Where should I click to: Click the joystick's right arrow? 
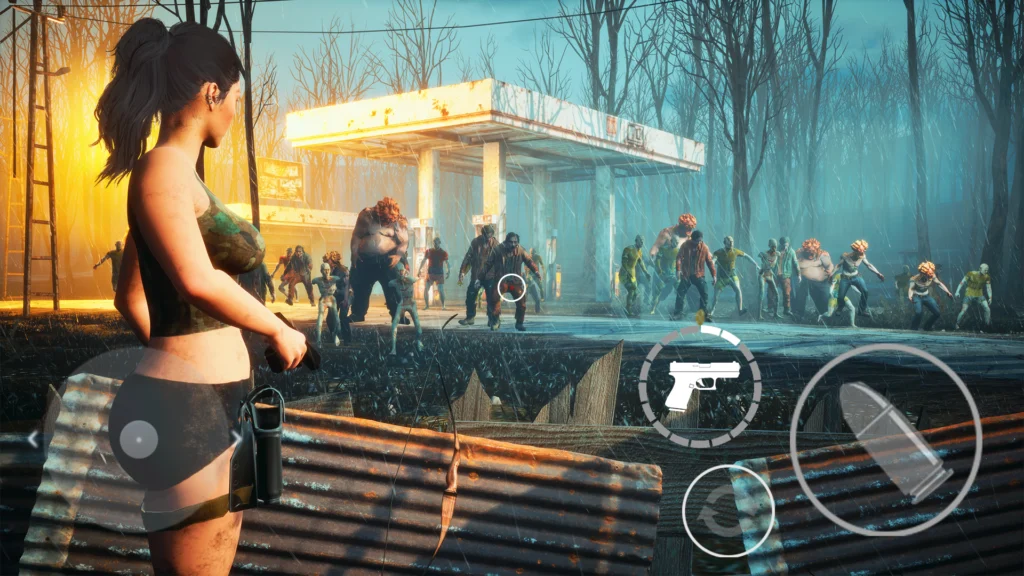(x=236, y=437)
